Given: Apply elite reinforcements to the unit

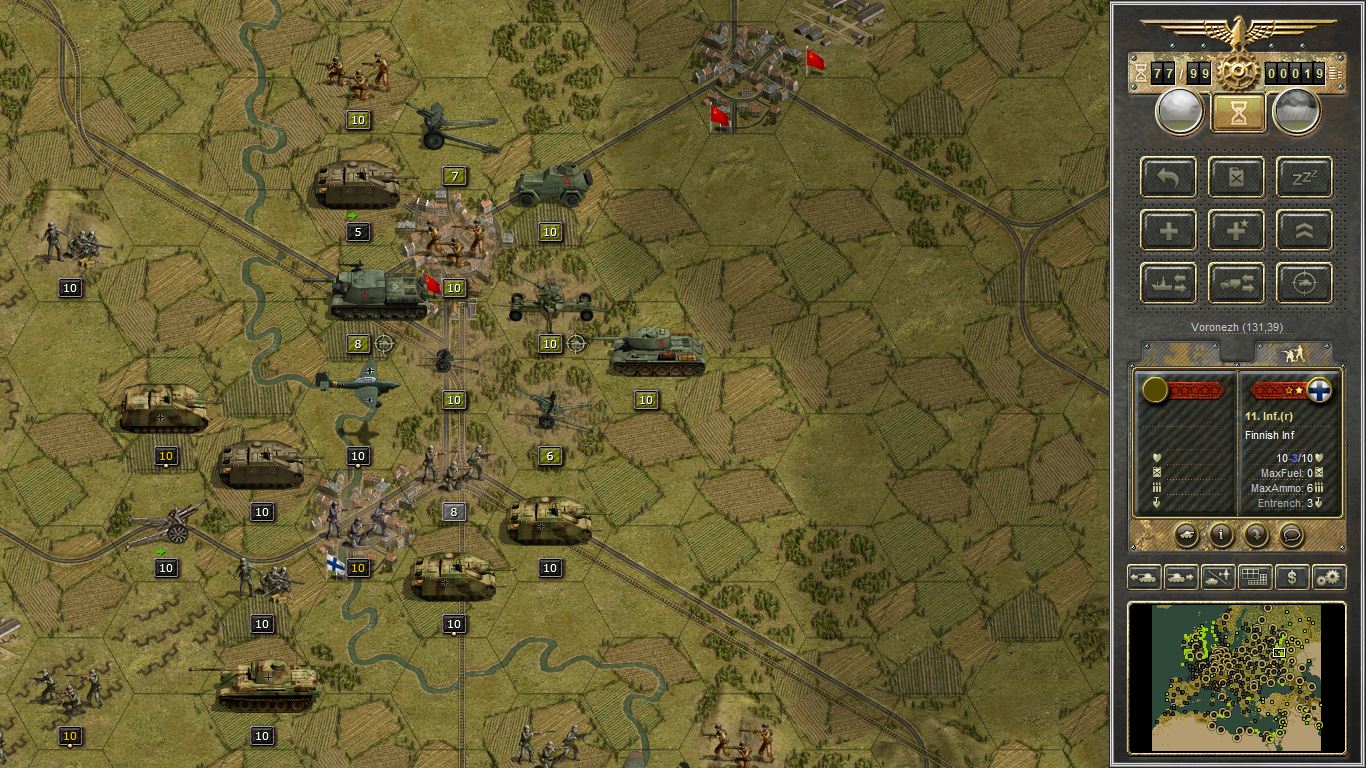Looking at the screenshot, I should (1236, 229).
